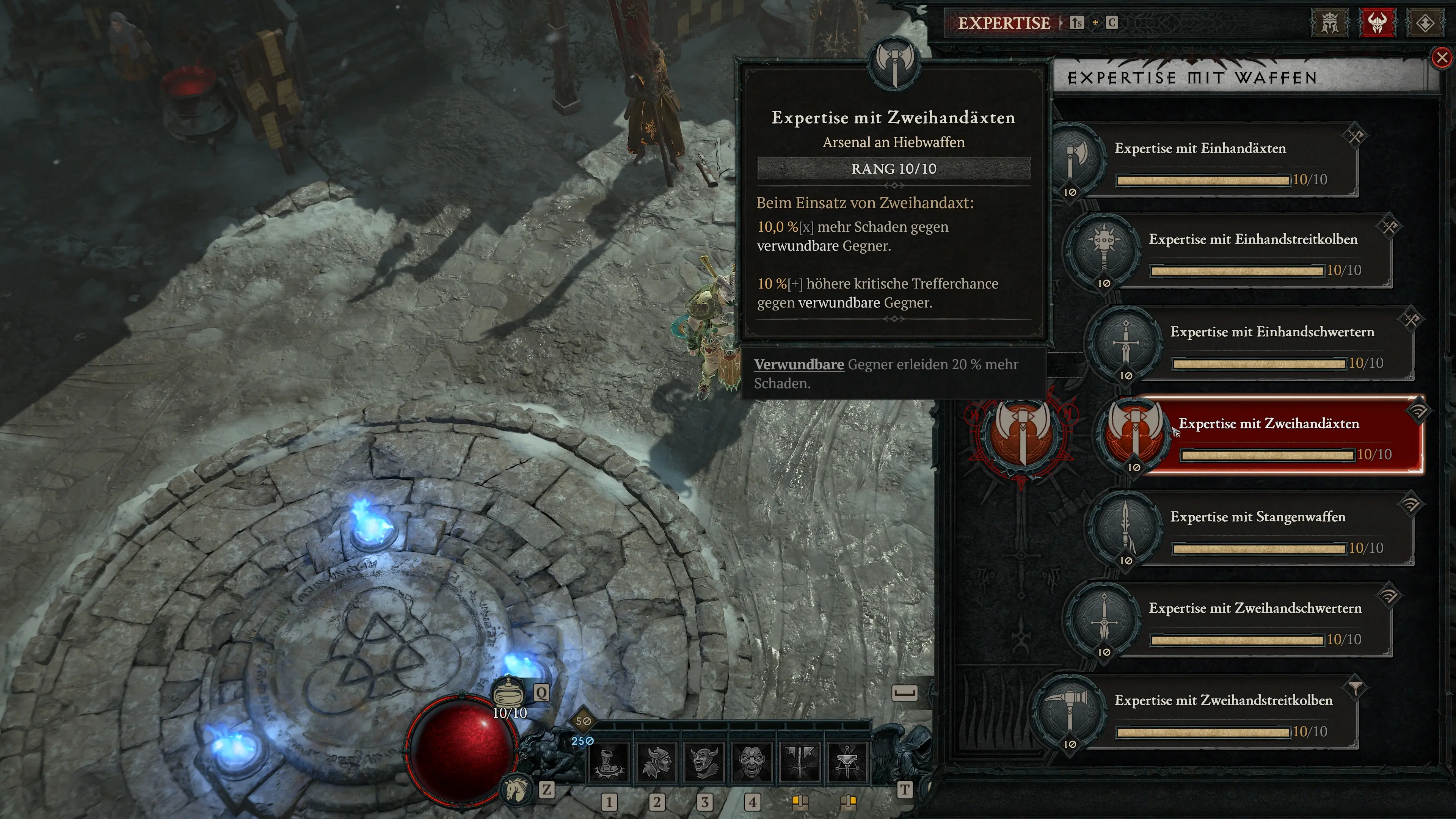Summon the mount via horse icon

point(516,789)
